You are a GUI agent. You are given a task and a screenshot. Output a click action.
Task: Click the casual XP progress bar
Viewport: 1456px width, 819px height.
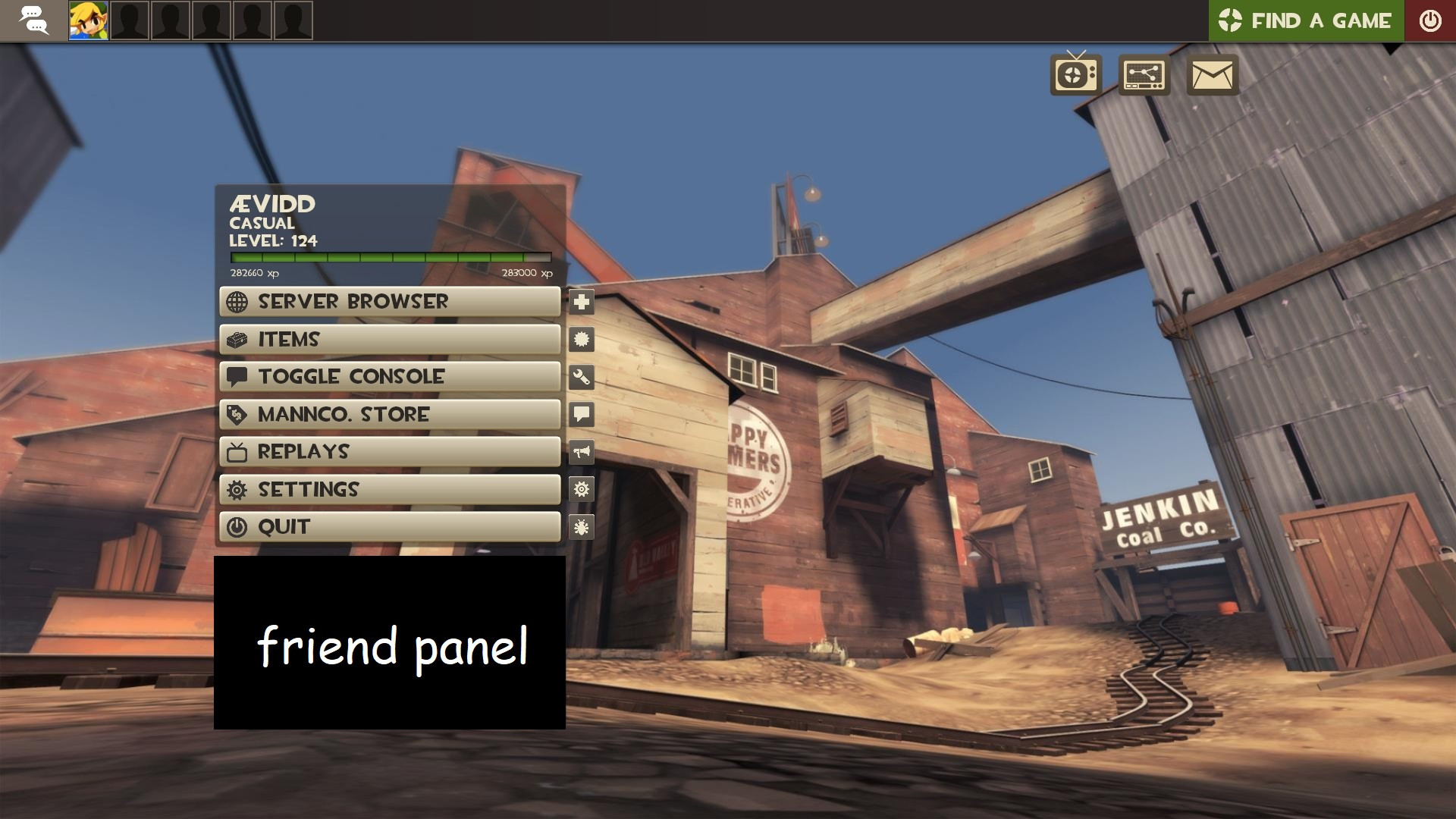point(389,258)
